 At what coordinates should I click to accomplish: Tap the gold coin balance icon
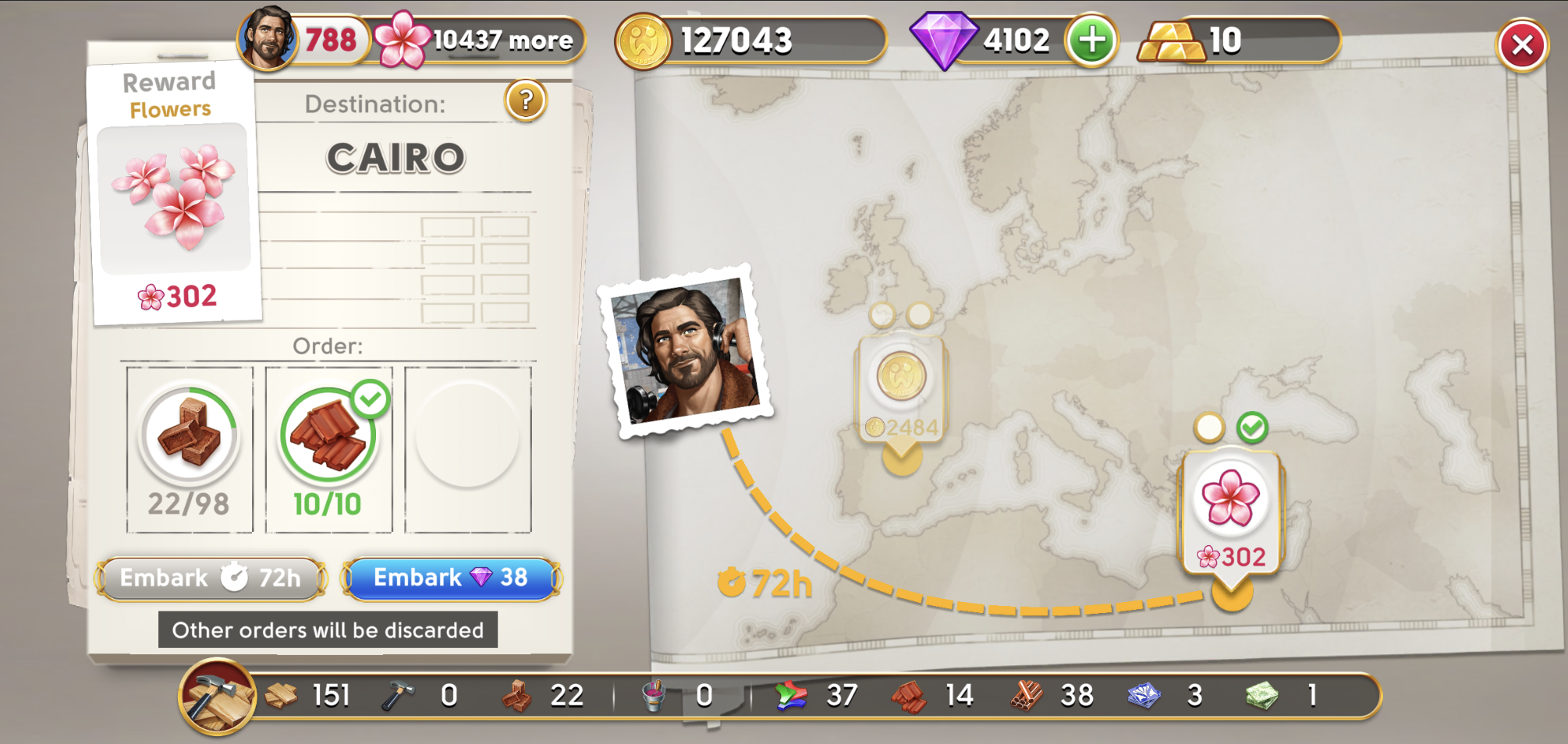(643, 41)
